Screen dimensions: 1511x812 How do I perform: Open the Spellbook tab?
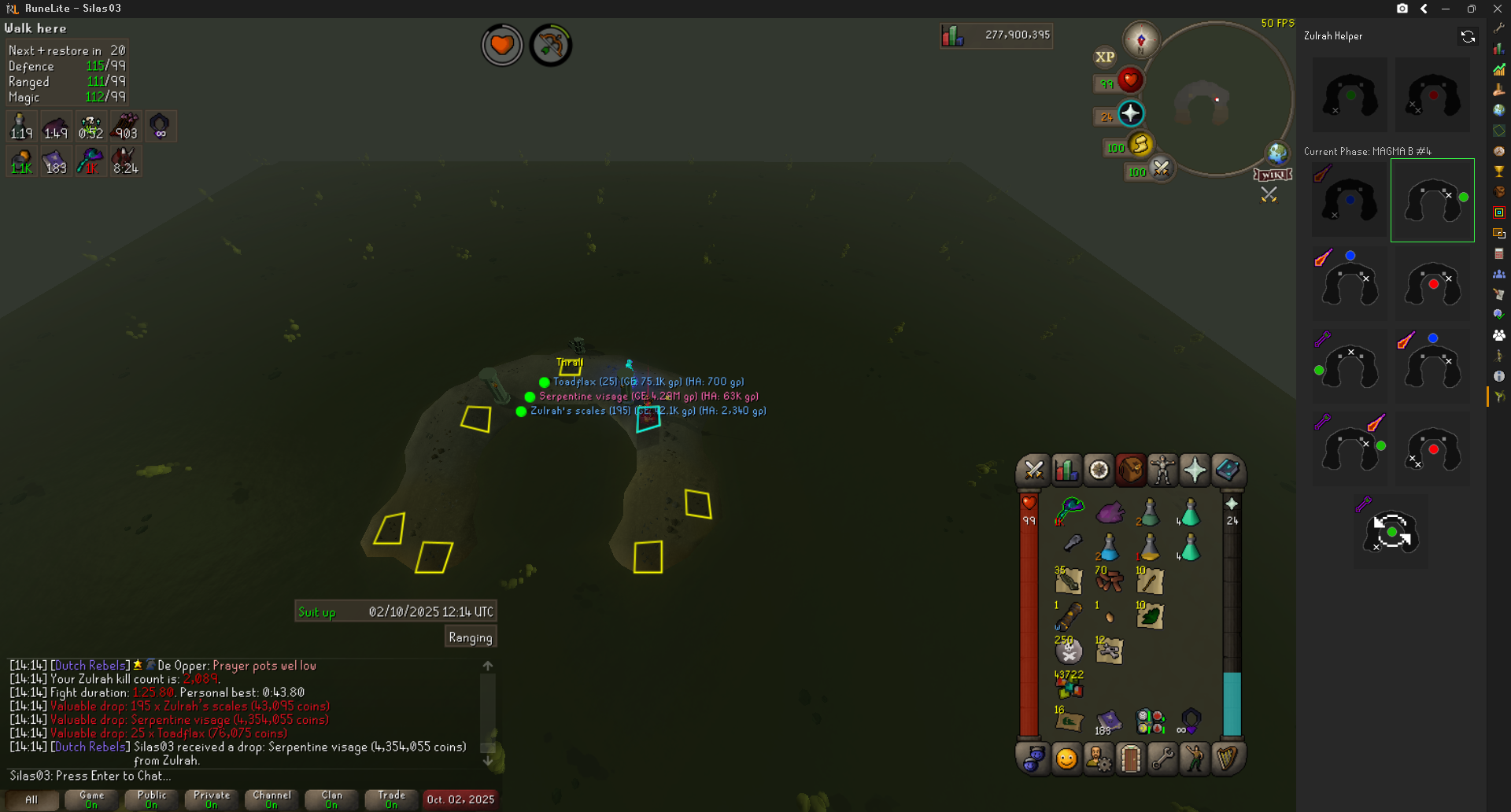1227,471
